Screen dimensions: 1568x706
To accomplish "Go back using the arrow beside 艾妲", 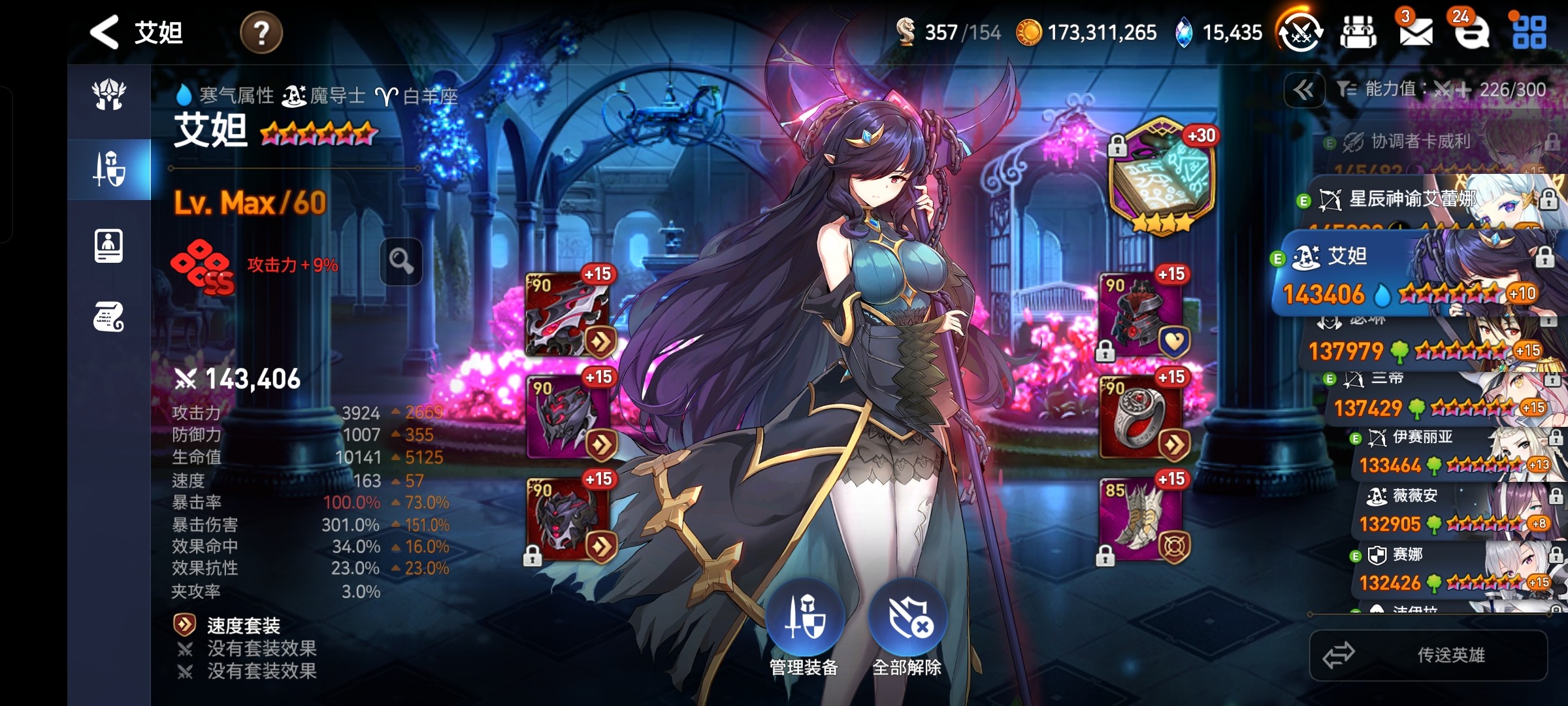I will [x=105, y=32].
